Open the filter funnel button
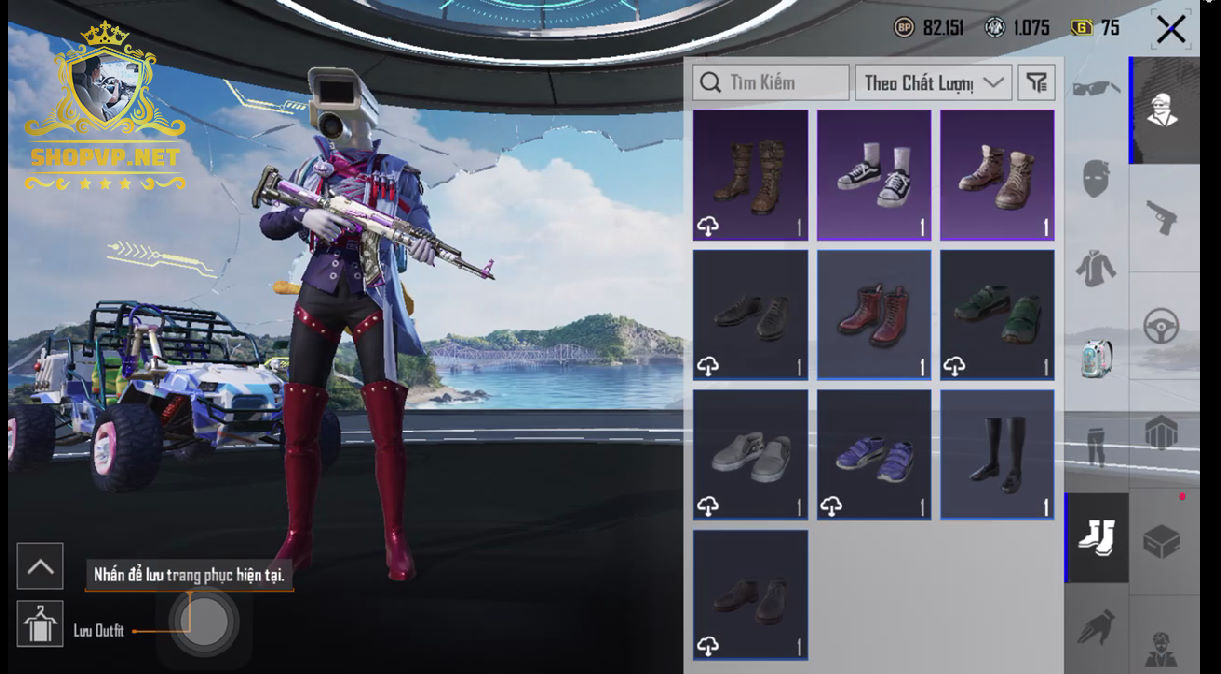Viewport: 1221px width, 674px height. (x=1036, y=83)
